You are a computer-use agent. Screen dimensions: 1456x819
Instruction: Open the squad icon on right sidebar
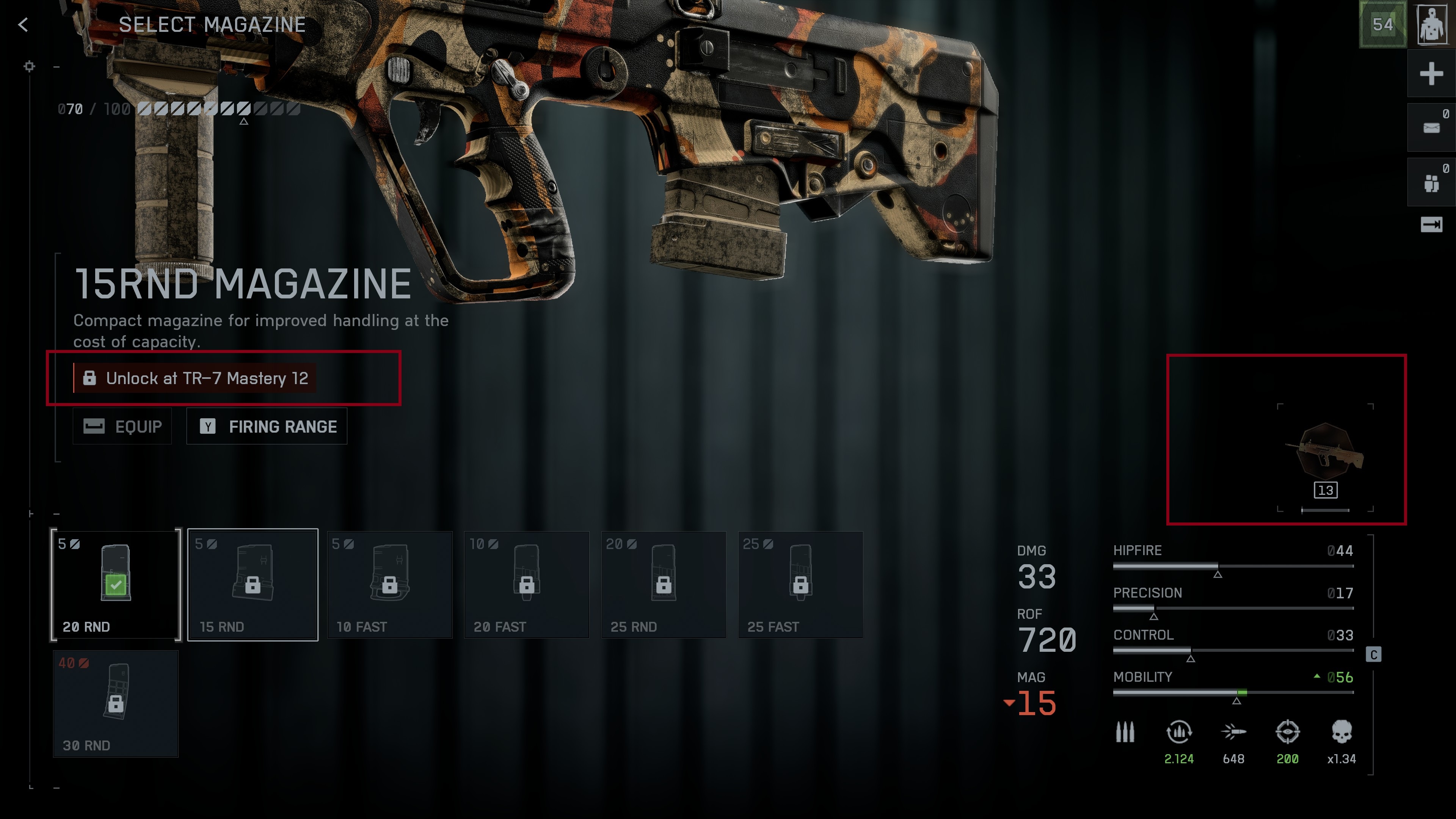click(1431, 182)
